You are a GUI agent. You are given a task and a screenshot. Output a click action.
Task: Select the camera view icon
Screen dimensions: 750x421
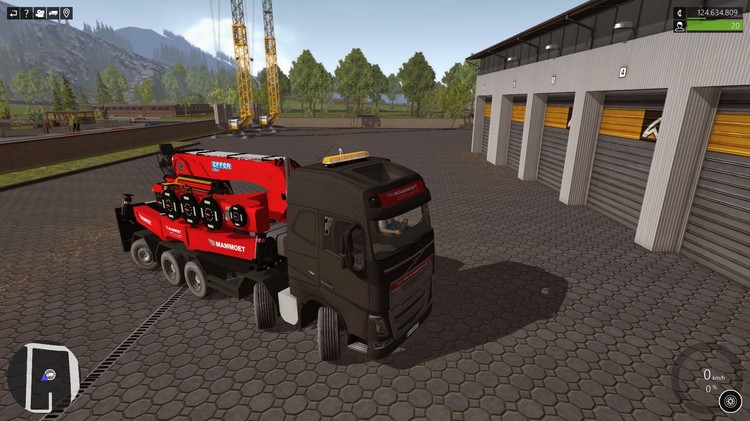(40, 13)
